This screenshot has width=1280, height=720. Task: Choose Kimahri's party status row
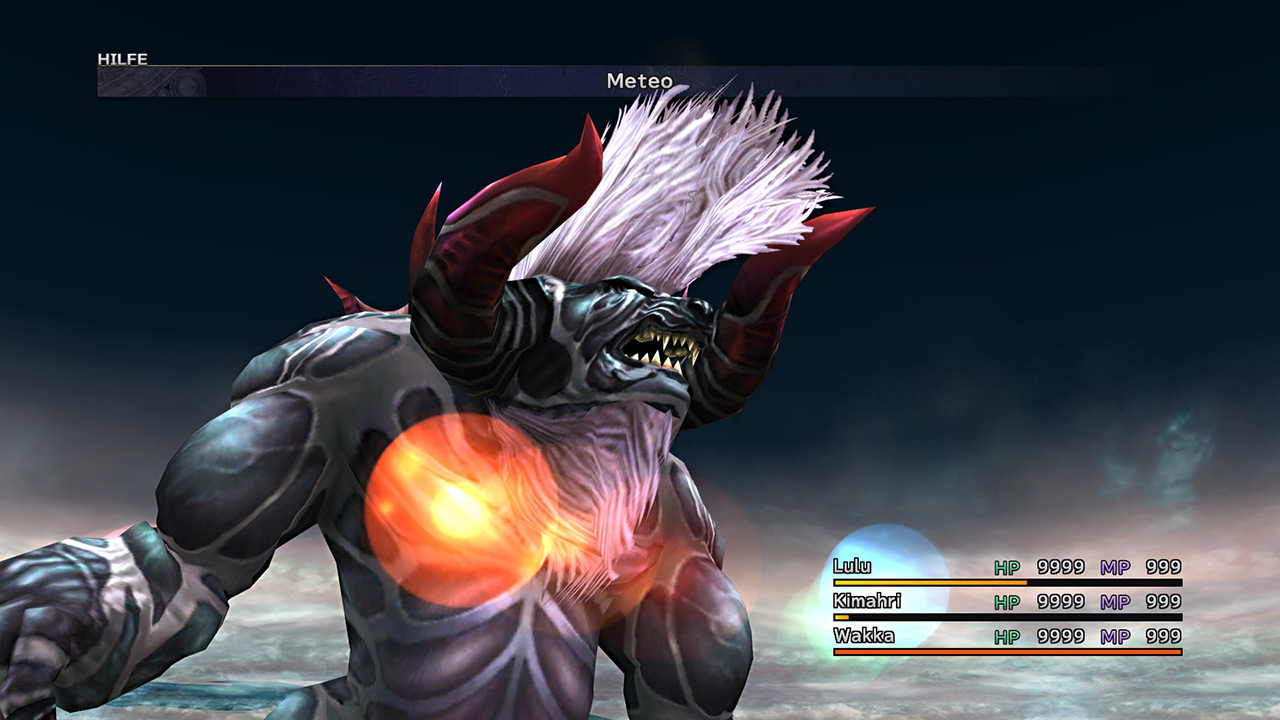coord(1006,602)
